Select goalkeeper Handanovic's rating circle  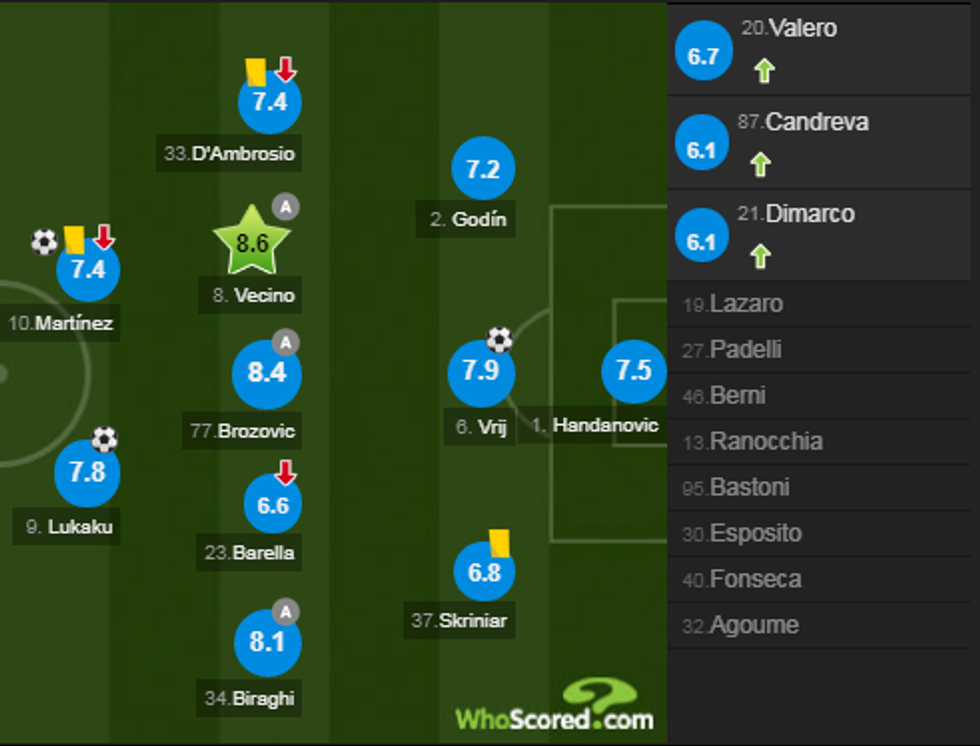tap(633, 370)
